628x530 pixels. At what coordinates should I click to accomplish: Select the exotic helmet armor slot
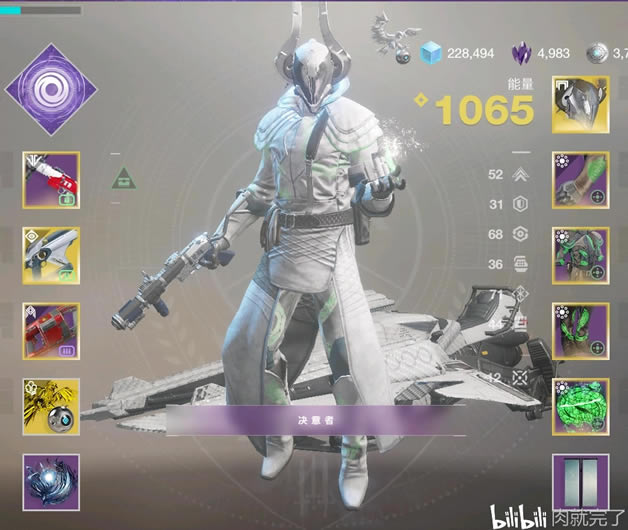(x=580, y=105)
